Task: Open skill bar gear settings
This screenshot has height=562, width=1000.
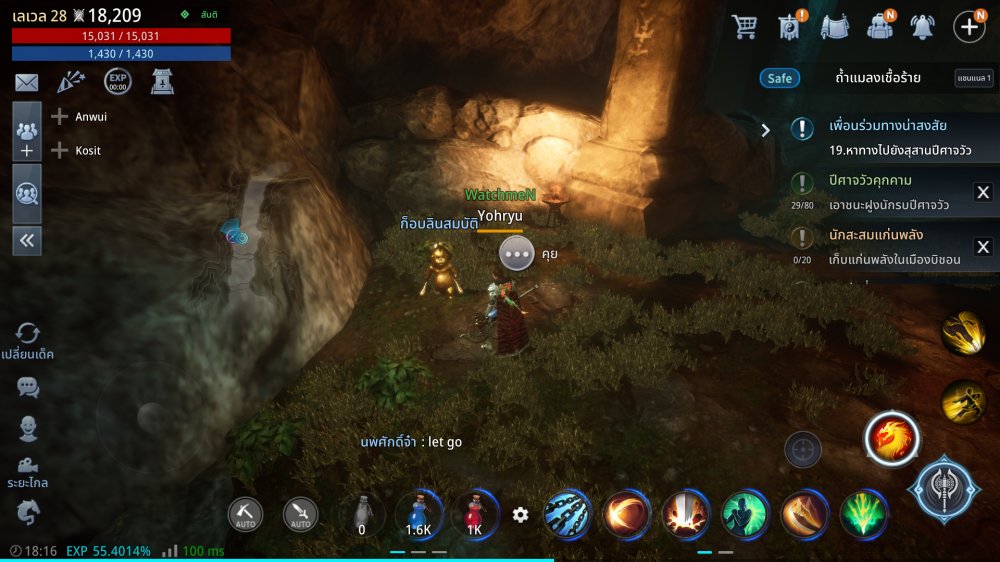Action: (x=520, y=514)
